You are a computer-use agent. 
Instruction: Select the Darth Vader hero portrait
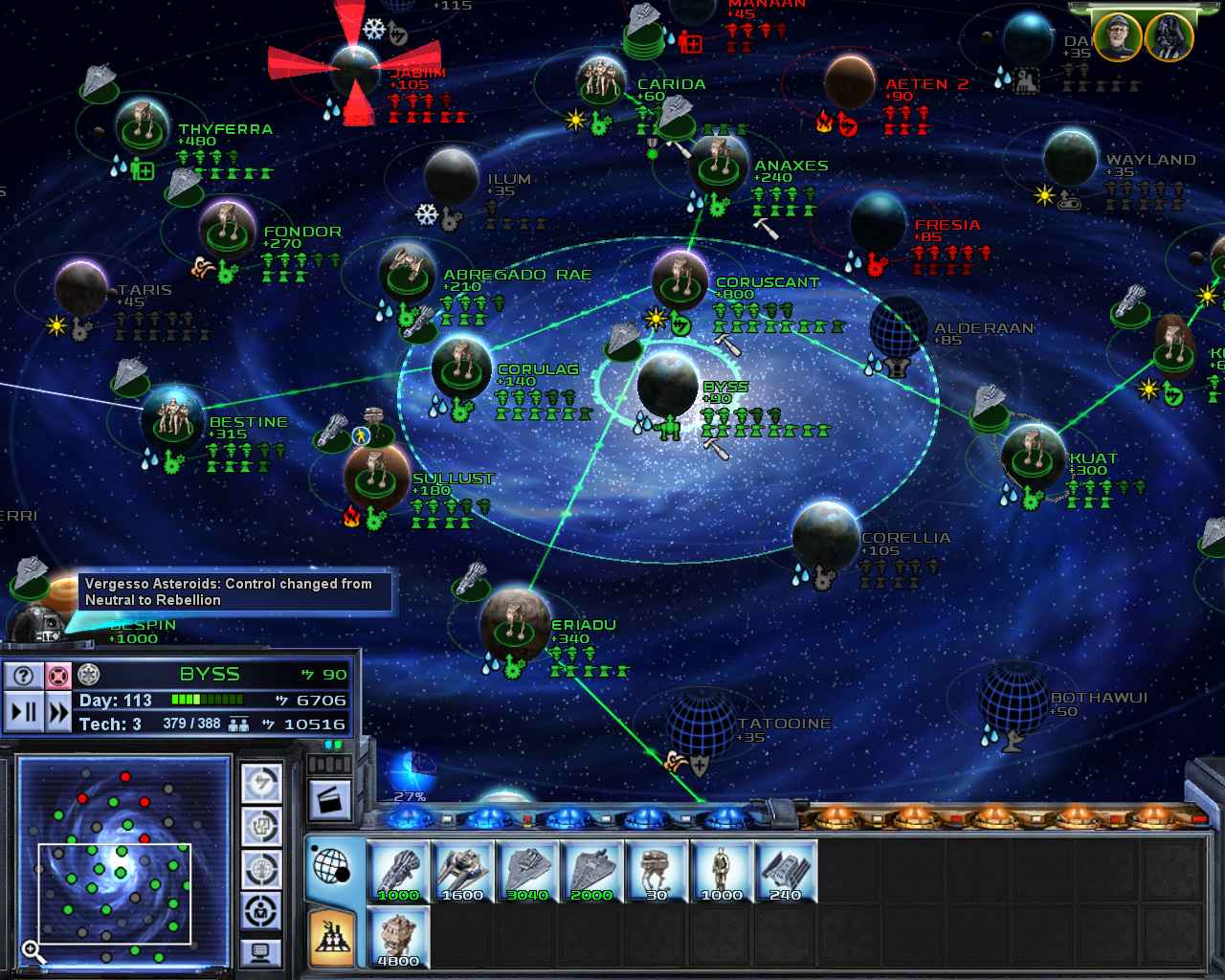coord(1169,36)
